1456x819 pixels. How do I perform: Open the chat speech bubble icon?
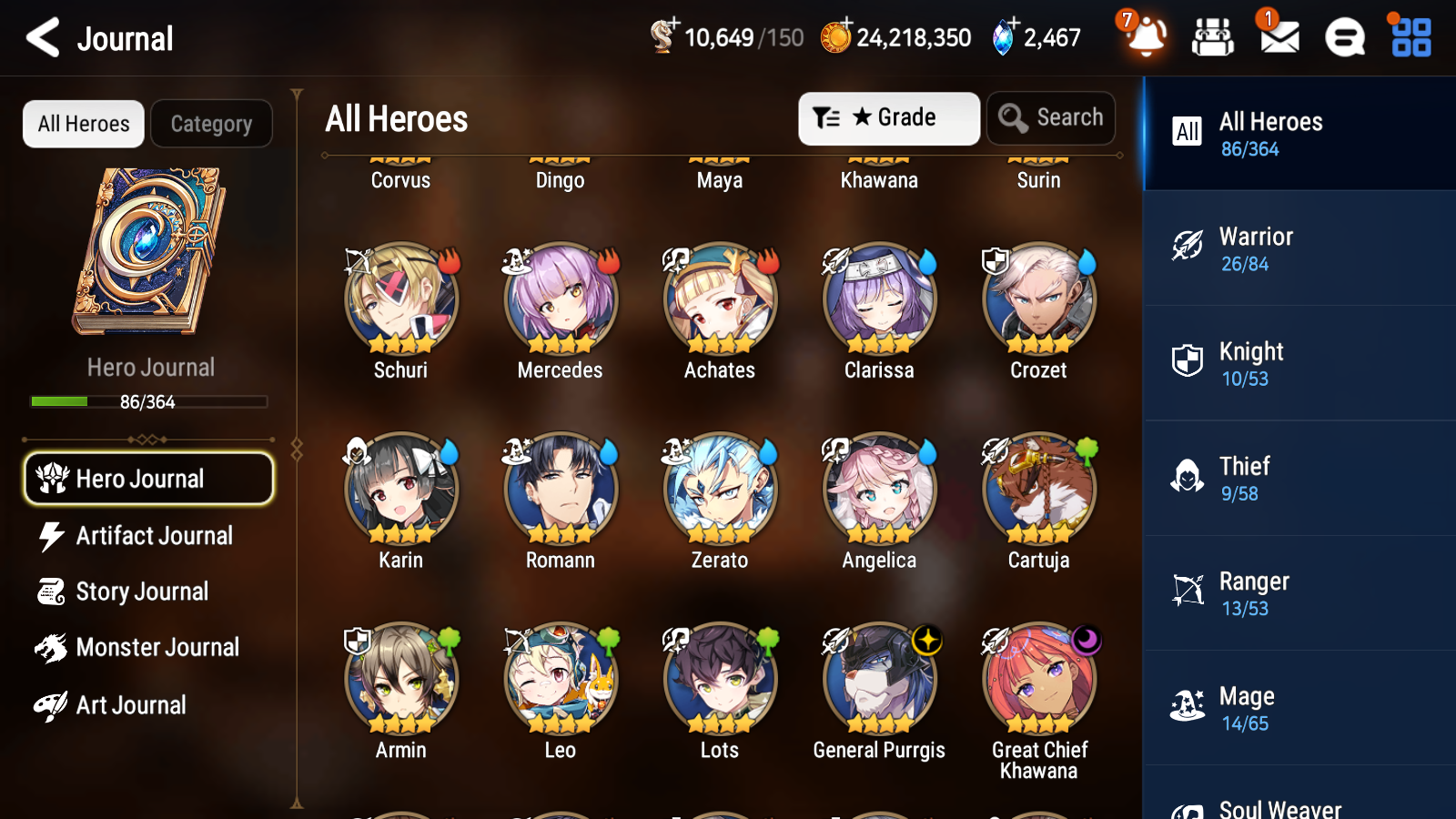tap(1342, 37)
